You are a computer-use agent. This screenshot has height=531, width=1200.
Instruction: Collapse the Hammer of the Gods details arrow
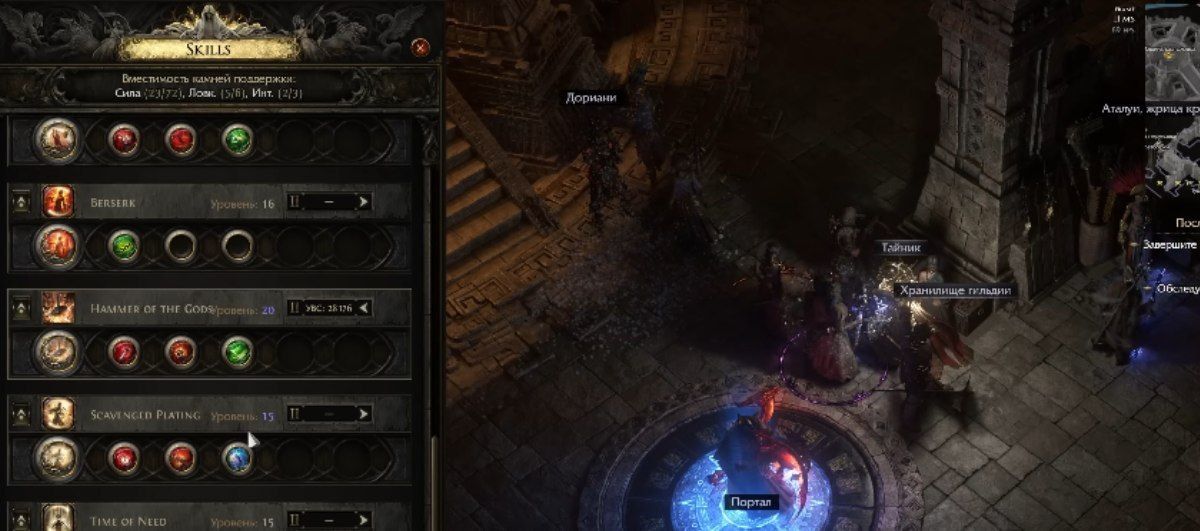click(363, 308)
